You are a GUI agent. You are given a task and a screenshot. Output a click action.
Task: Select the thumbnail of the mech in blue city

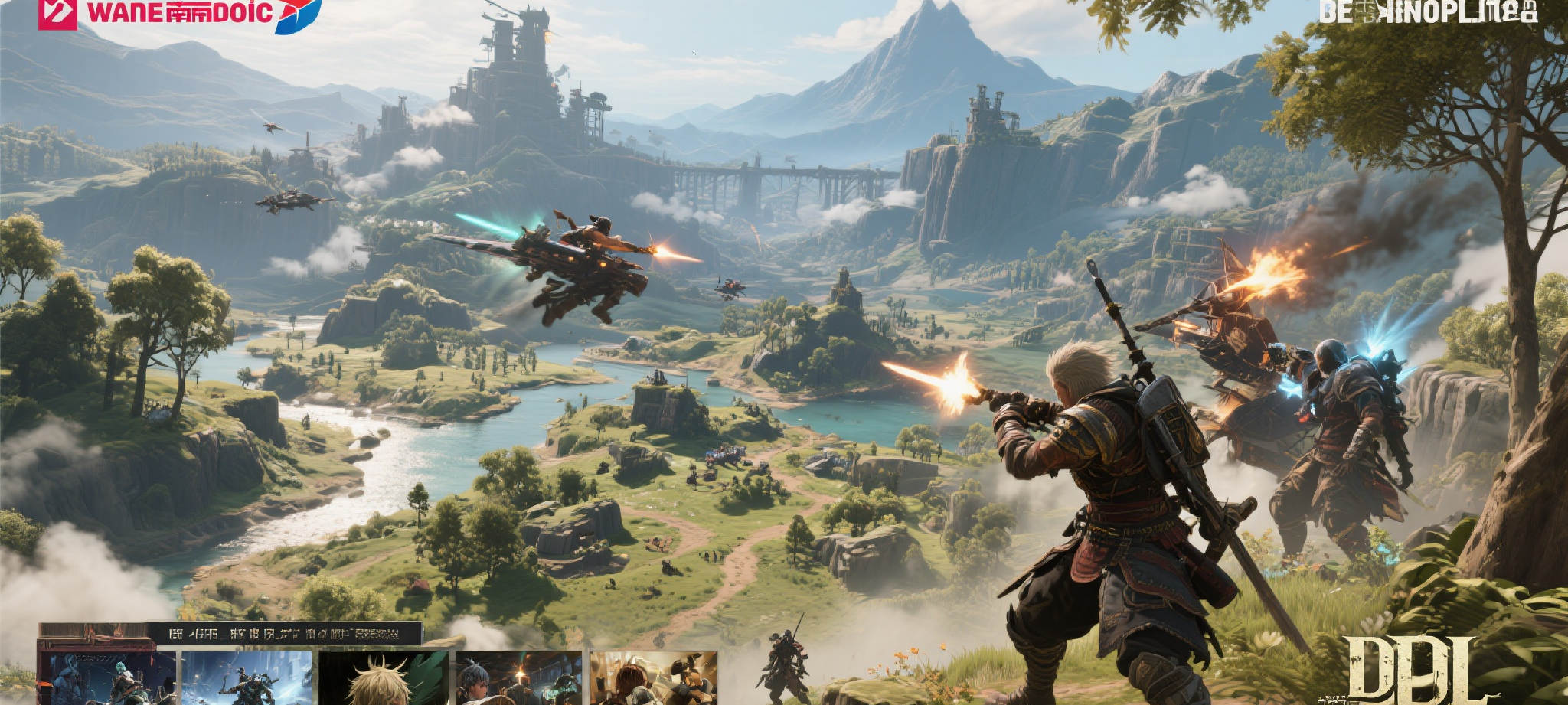coord(247,677)
